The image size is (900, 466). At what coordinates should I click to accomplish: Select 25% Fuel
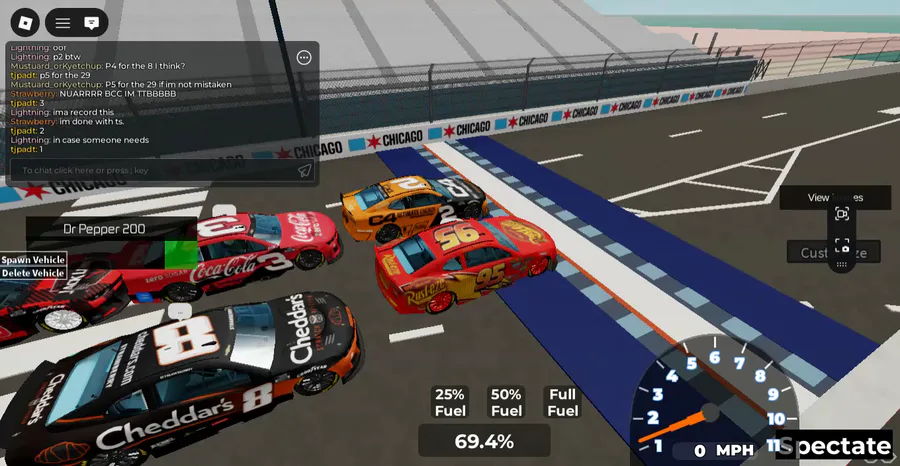pyautogui.click(x=450, y=402)
